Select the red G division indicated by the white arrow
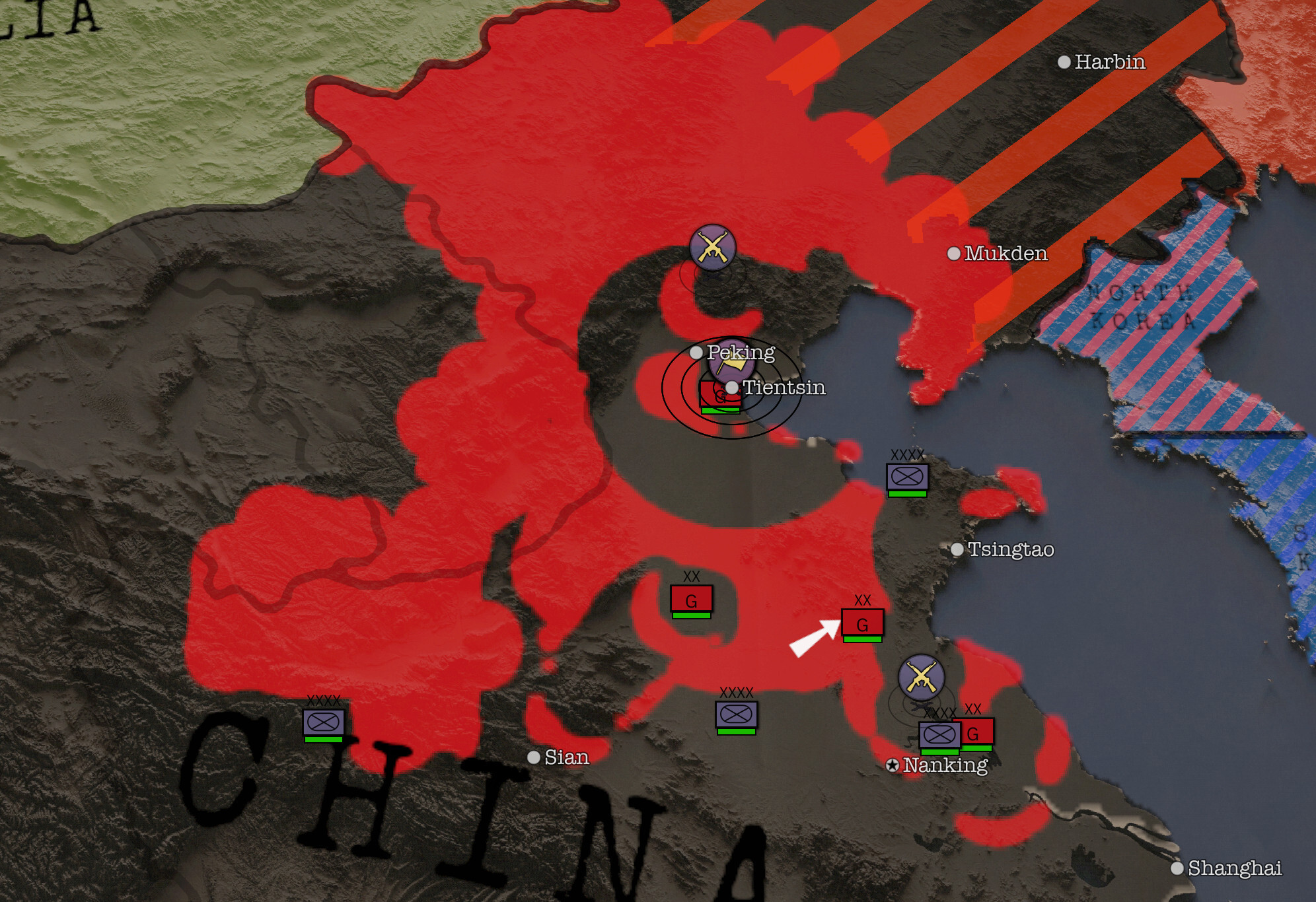 click(862, 623)
